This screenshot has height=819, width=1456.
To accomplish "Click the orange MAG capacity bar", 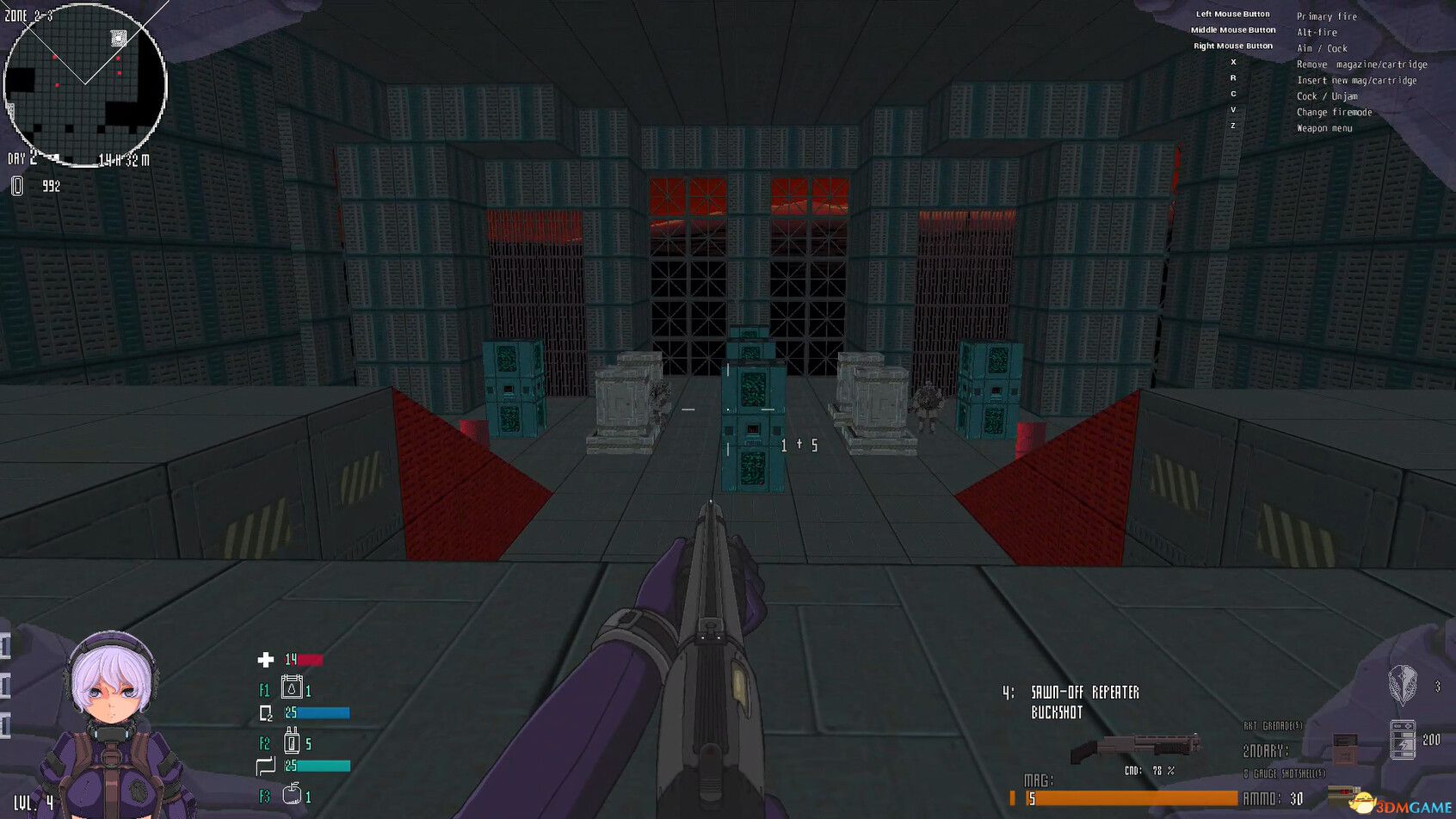I will click(1119, 800).
